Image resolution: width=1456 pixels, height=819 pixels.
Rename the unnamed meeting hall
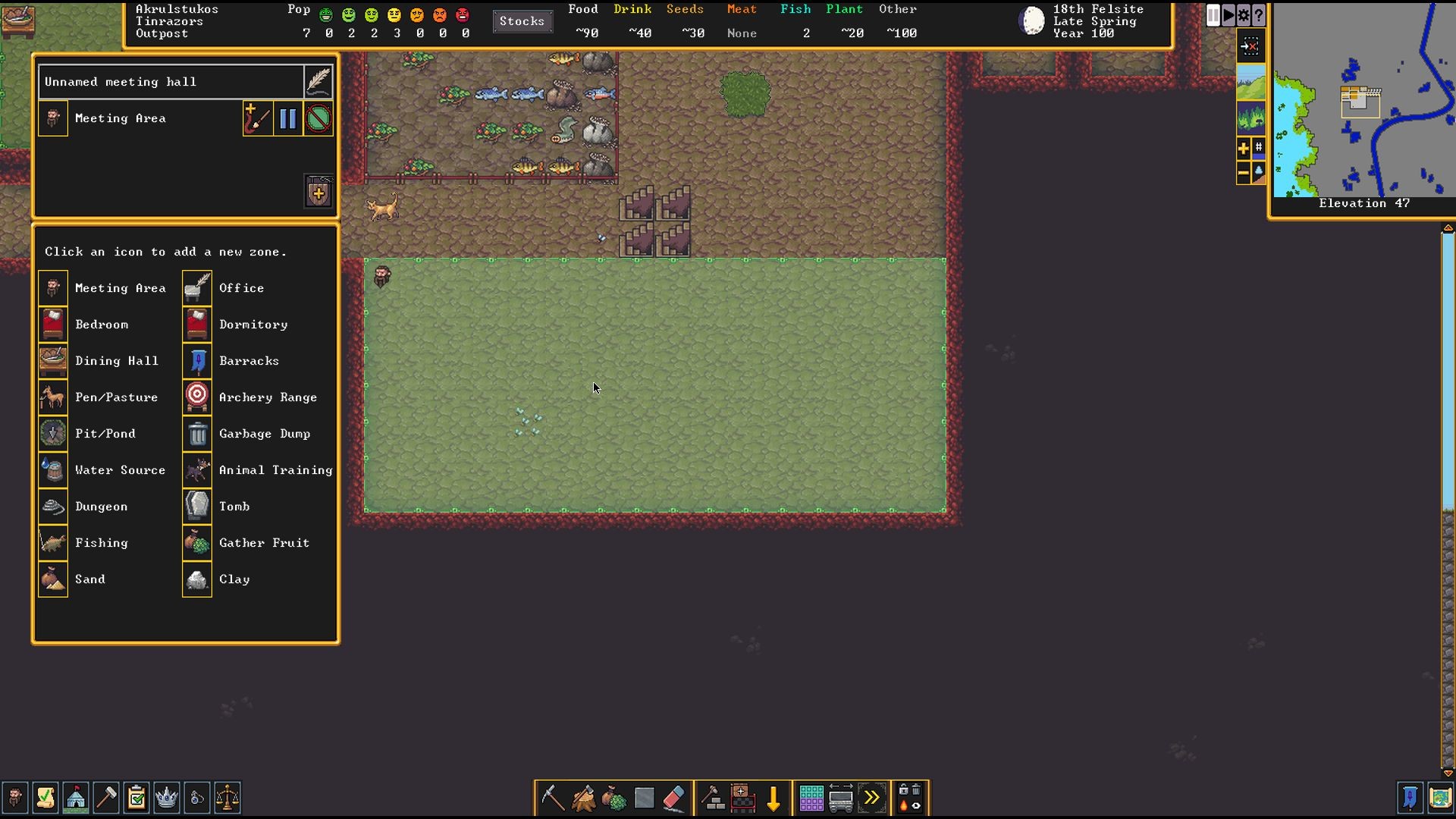(x=318, y=81)
